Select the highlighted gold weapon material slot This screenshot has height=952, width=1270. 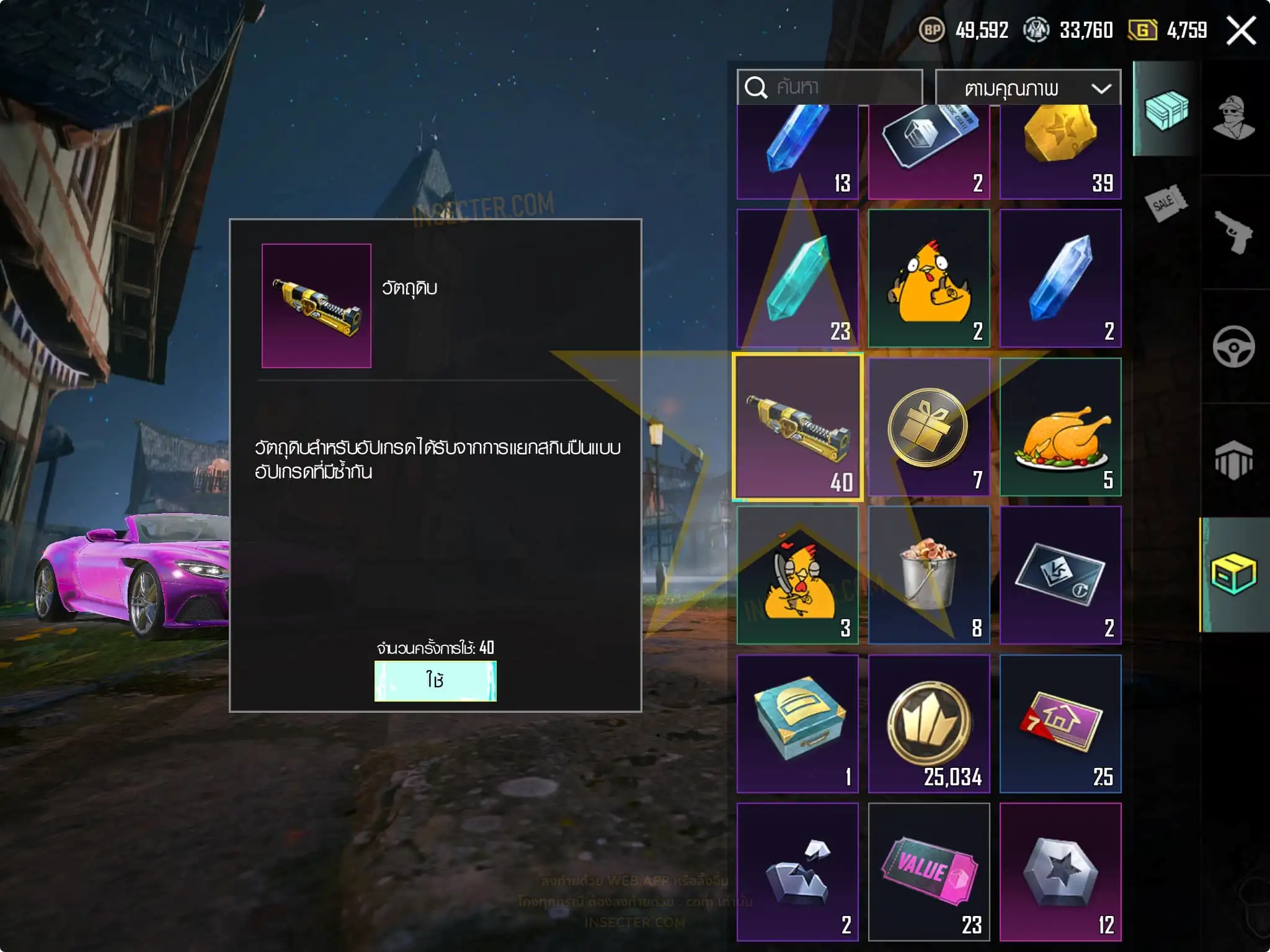point(797,426)
